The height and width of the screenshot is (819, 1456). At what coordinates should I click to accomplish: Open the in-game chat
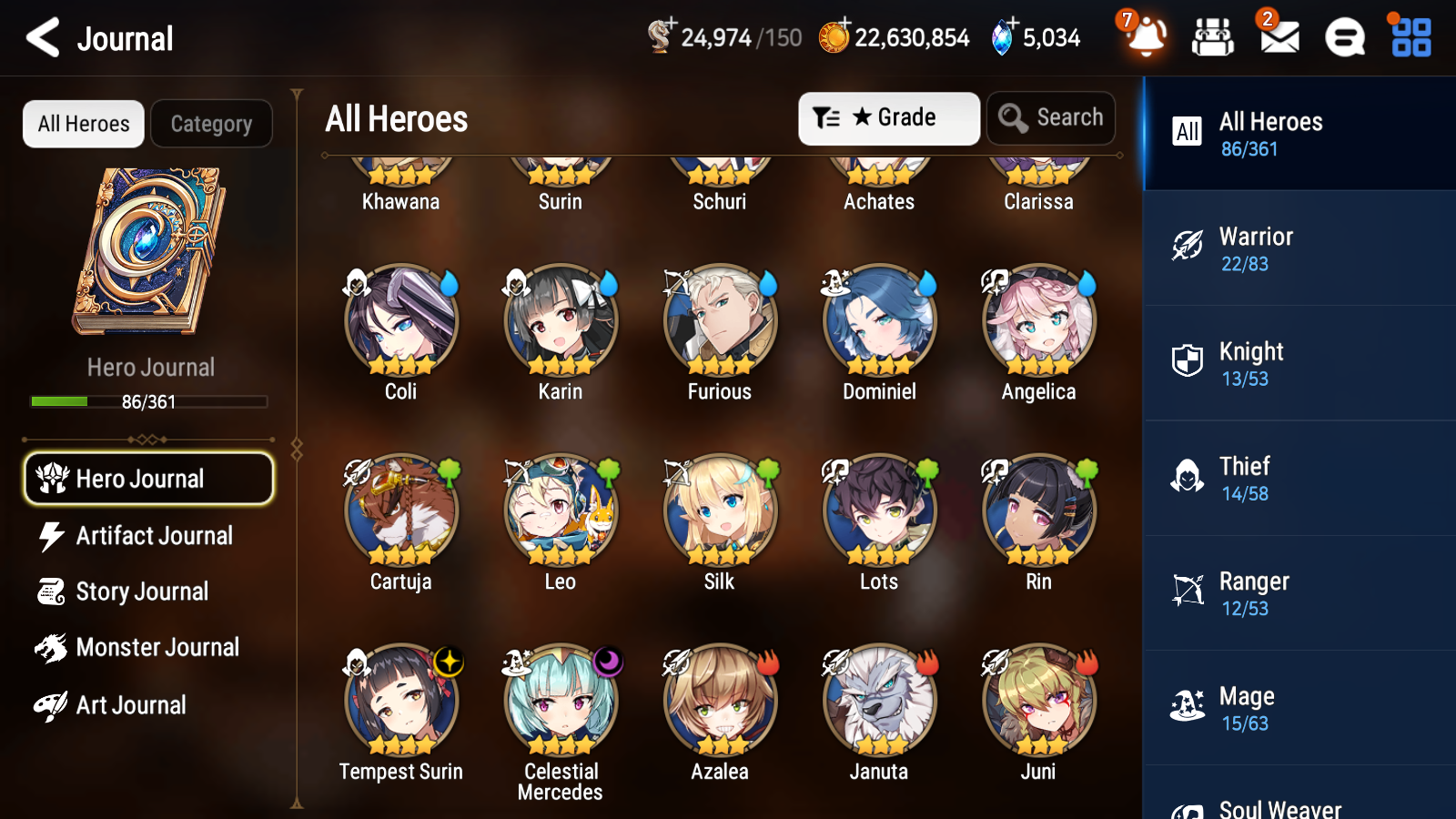(x=1343, y=38)
